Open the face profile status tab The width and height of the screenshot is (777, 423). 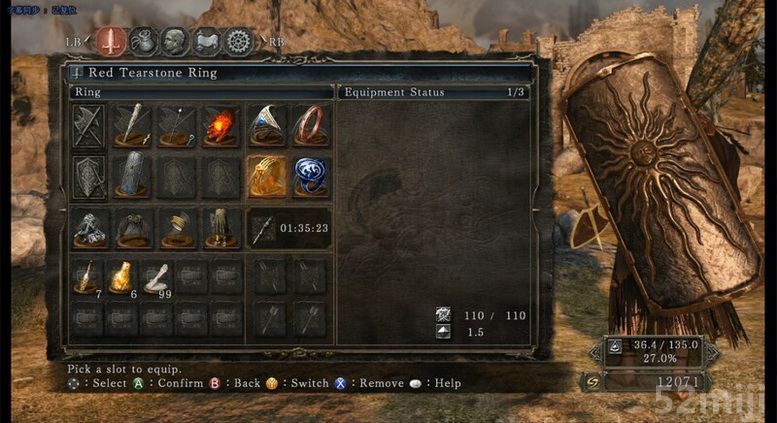(x=175, y=42)
